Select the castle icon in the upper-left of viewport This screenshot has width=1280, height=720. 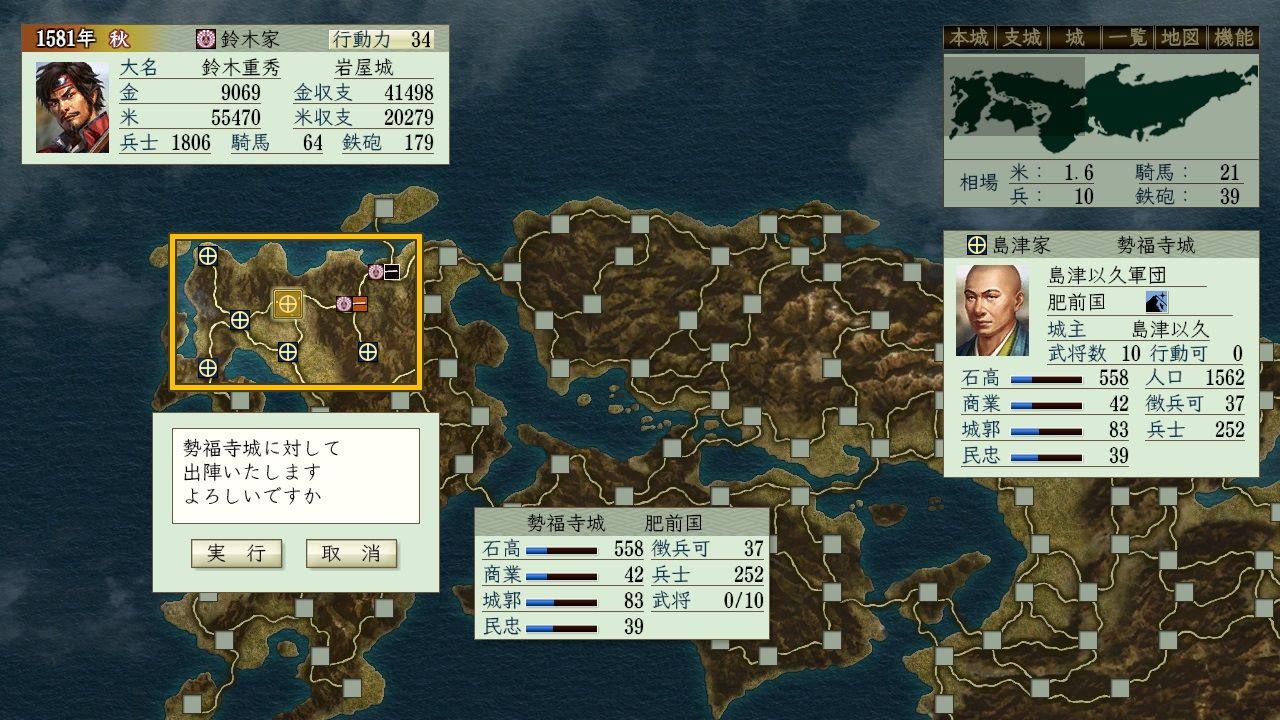[x=207, y=255]
